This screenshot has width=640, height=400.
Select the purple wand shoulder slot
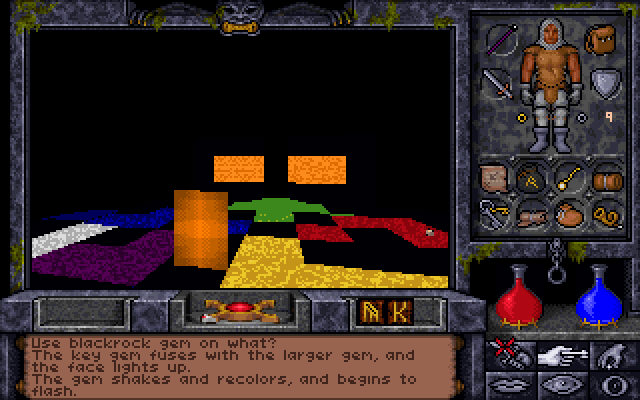[x=499, y=41]
